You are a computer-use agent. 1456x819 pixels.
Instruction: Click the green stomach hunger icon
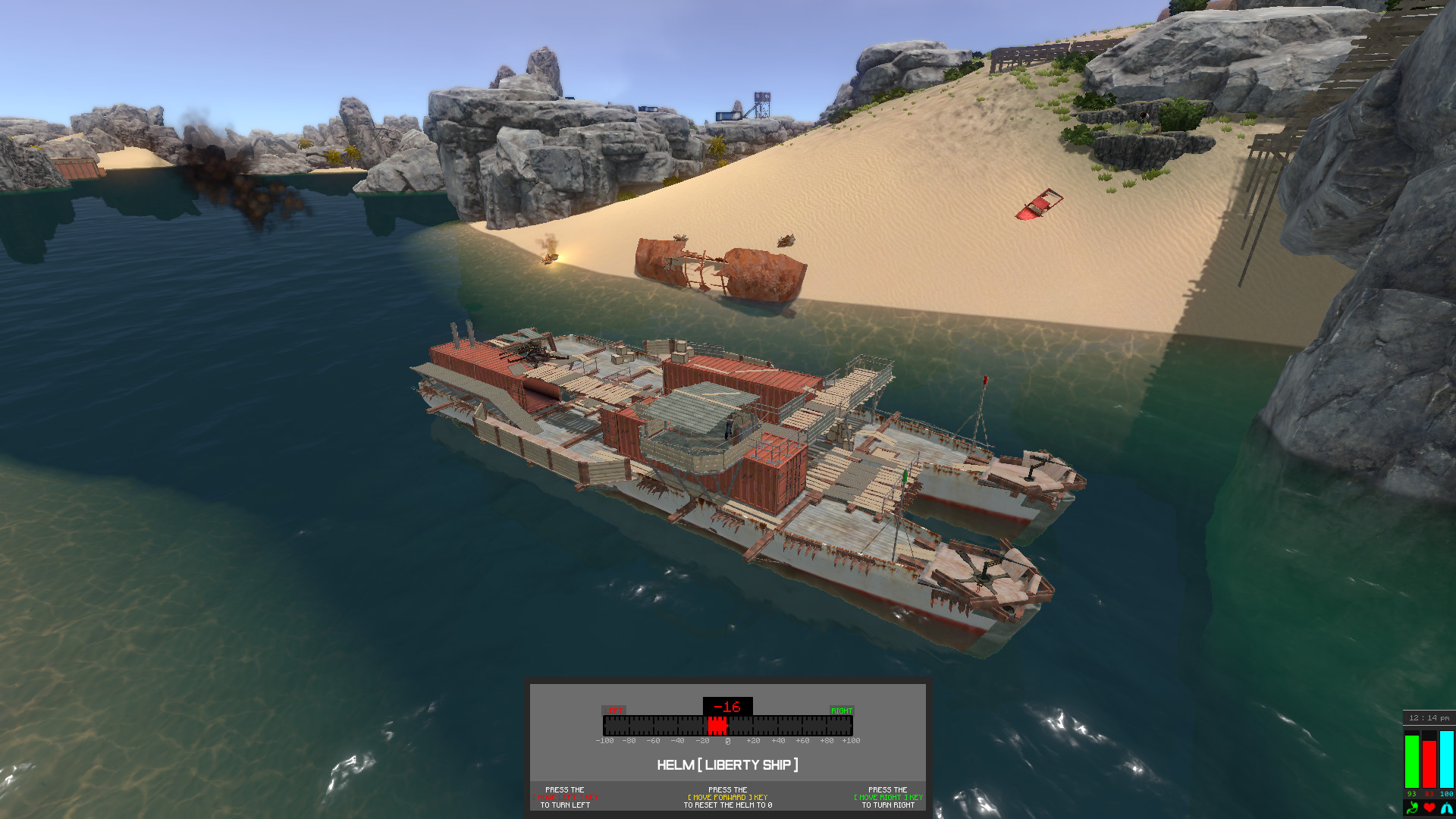pos(1412,808)
